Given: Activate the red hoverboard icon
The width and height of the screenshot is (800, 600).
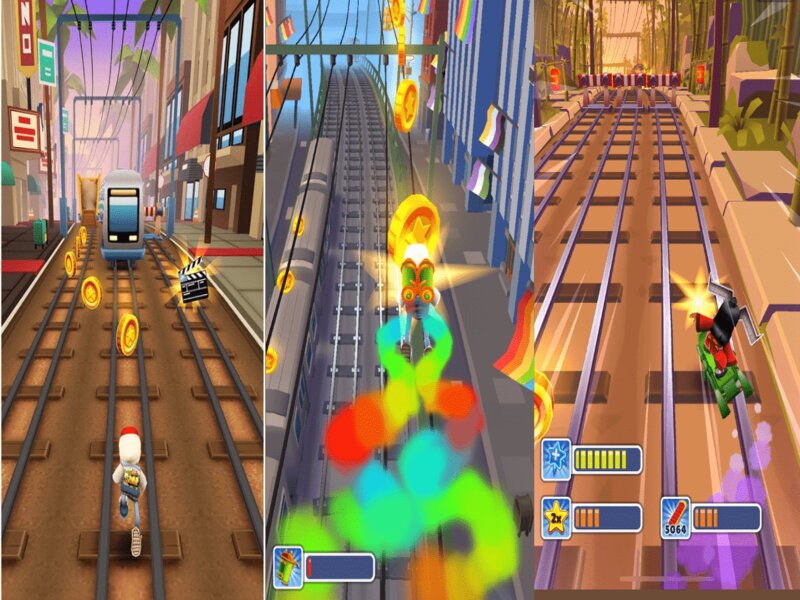Looking at the screenshot, I should 675,517.
